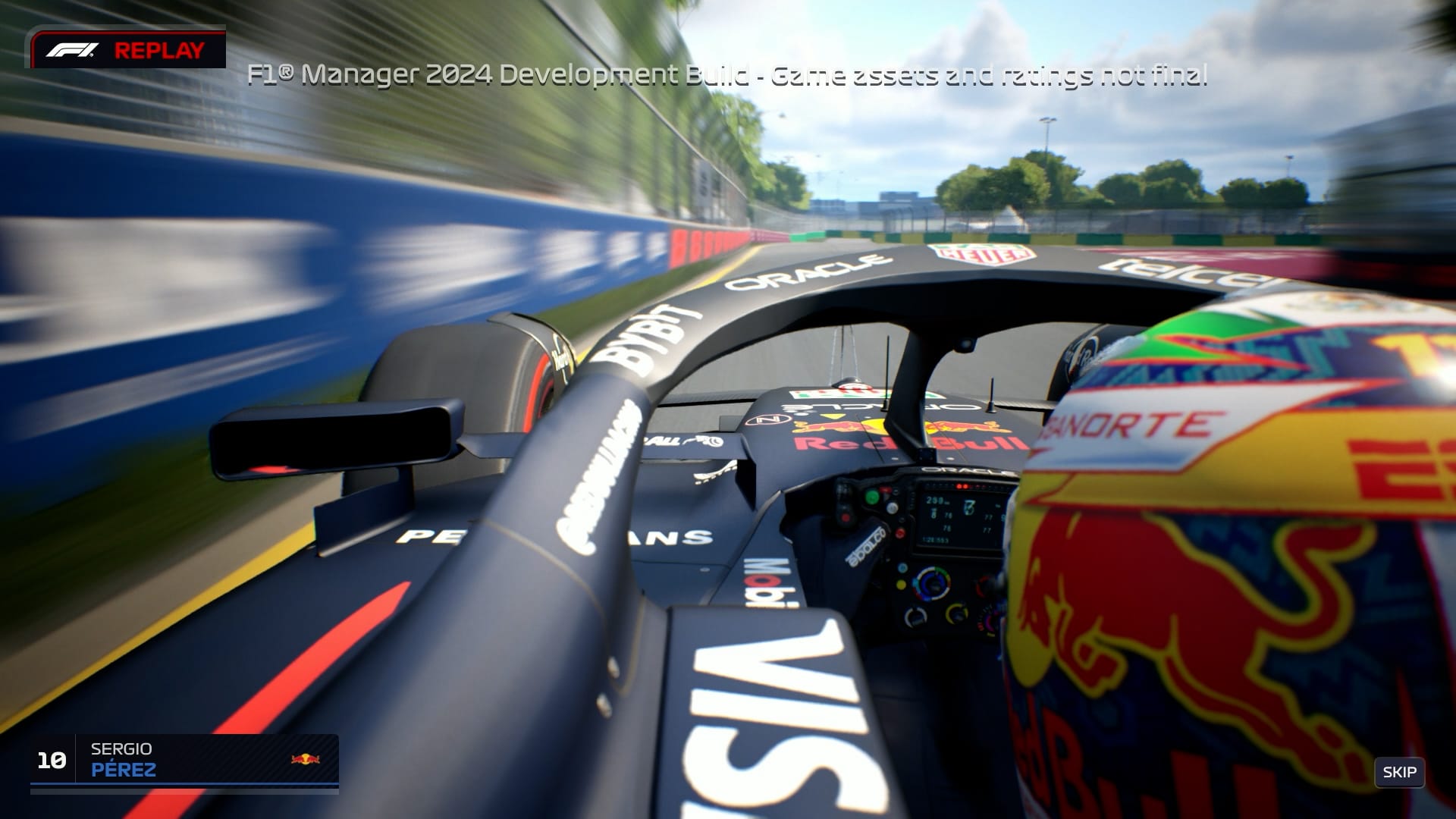Select the yellow button on the steering wheel
Screen dimensions: 1456x819
coord(902,585)
